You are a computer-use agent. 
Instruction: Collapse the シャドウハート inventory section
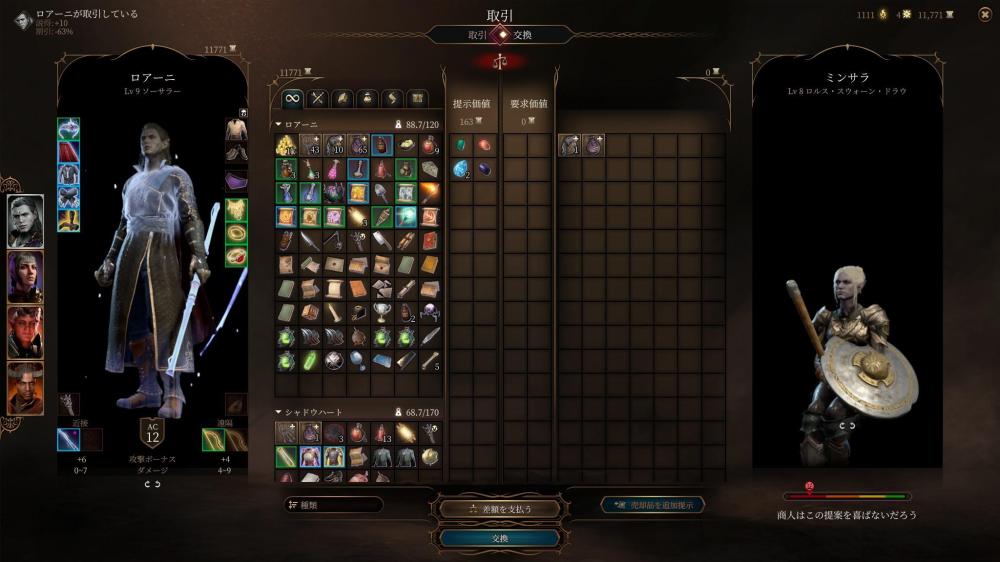coord(279,411)
